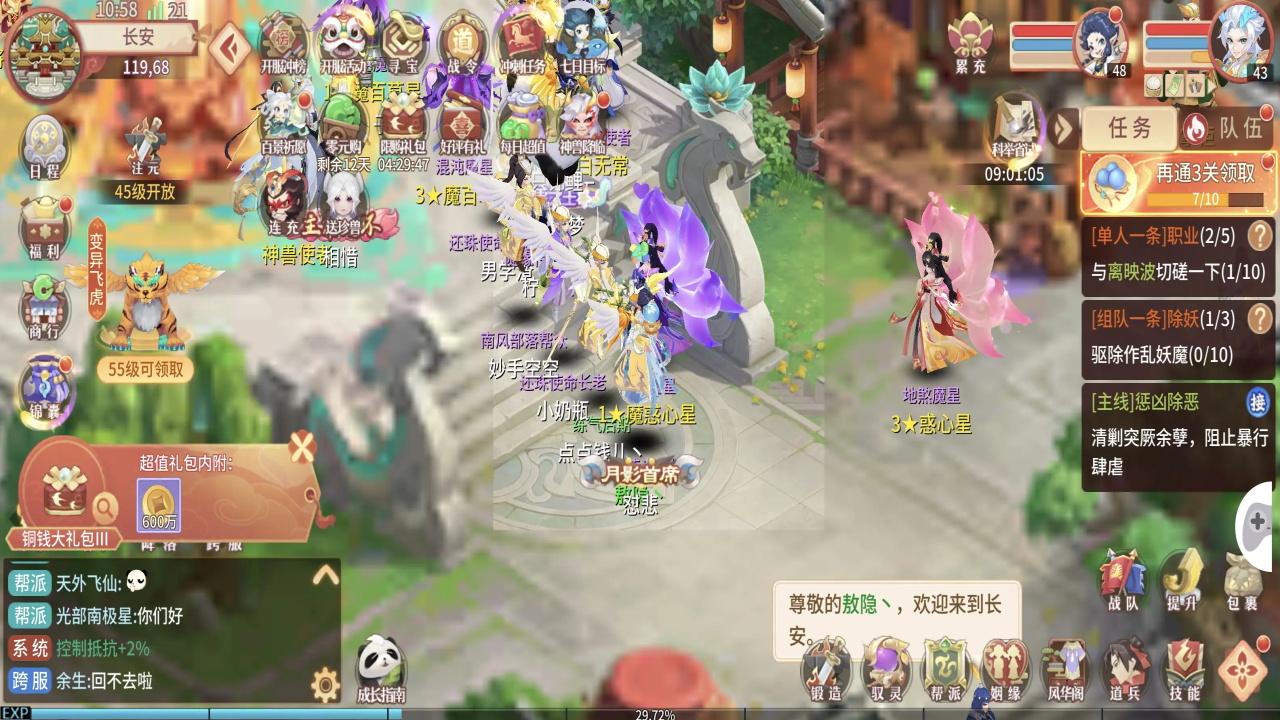1280x720 pixels.
Task: Open the 成长指南 panda growth guide
Action: pos(380,668)
